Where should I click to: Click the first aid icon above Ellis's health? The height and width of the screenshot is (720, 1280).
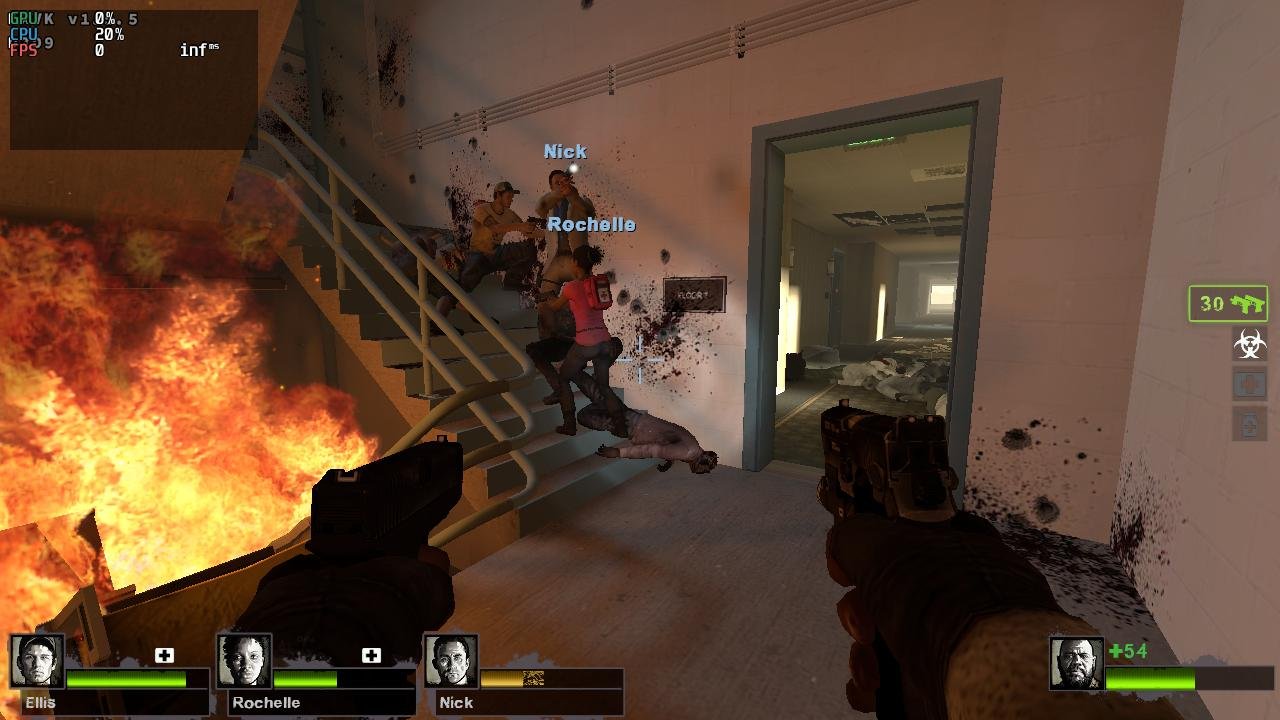tap(165, 655)
